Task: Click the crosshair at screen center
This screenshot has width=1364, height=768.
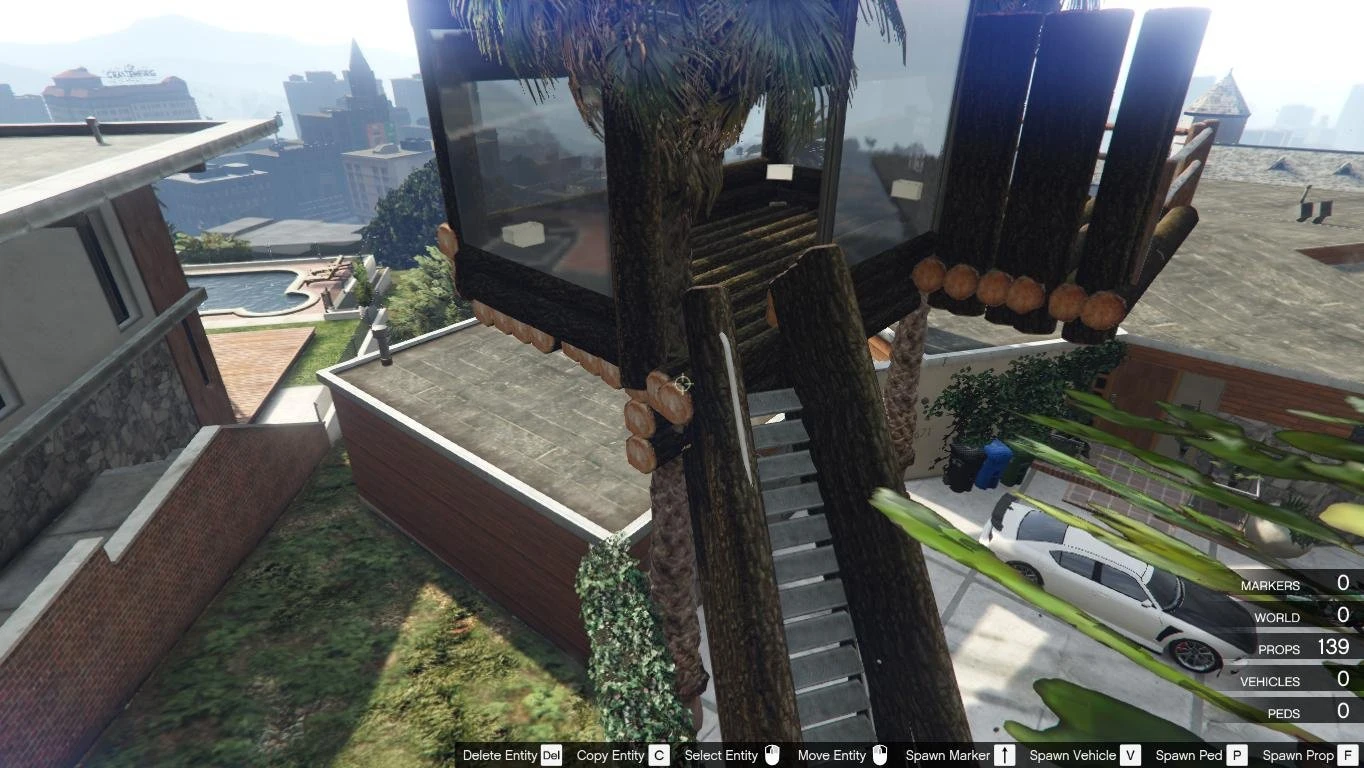Action: pyautogui.click(x=682, y=384)
